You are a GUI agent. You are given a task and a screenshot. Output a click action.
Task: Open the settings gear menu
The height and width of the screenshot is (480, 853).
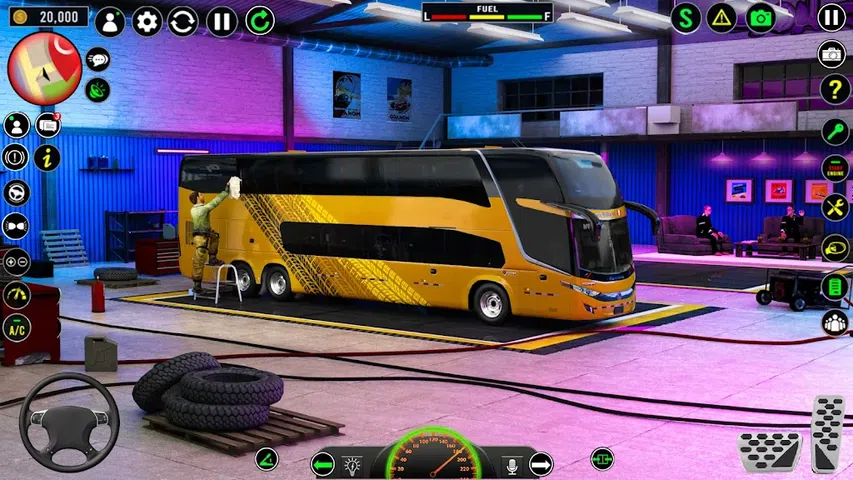147,21
